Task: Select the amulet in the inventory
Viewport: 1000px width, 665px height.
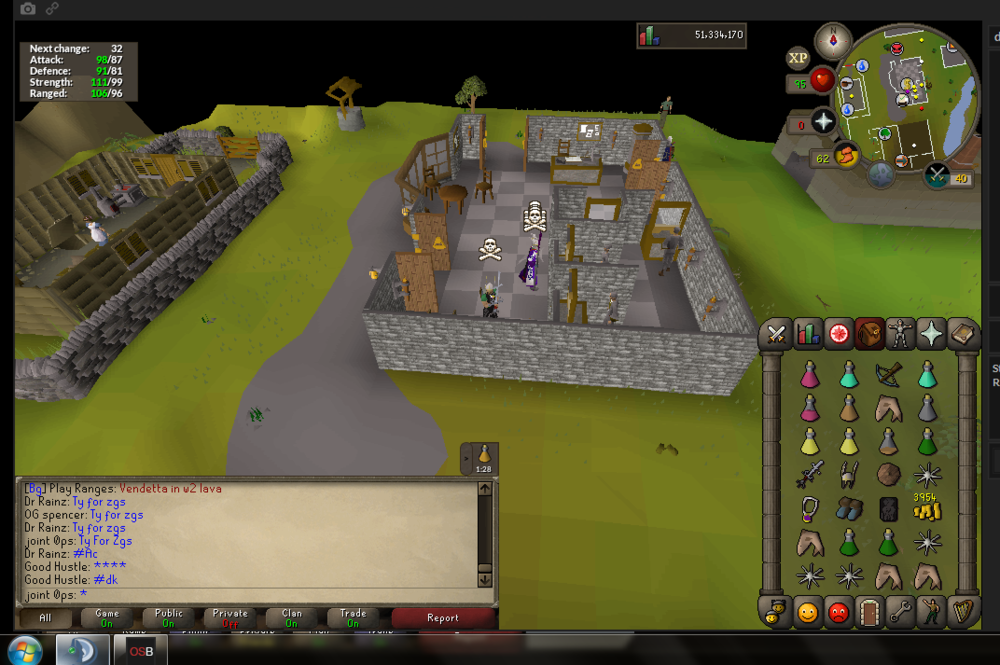Action: (x=808, y=508)
